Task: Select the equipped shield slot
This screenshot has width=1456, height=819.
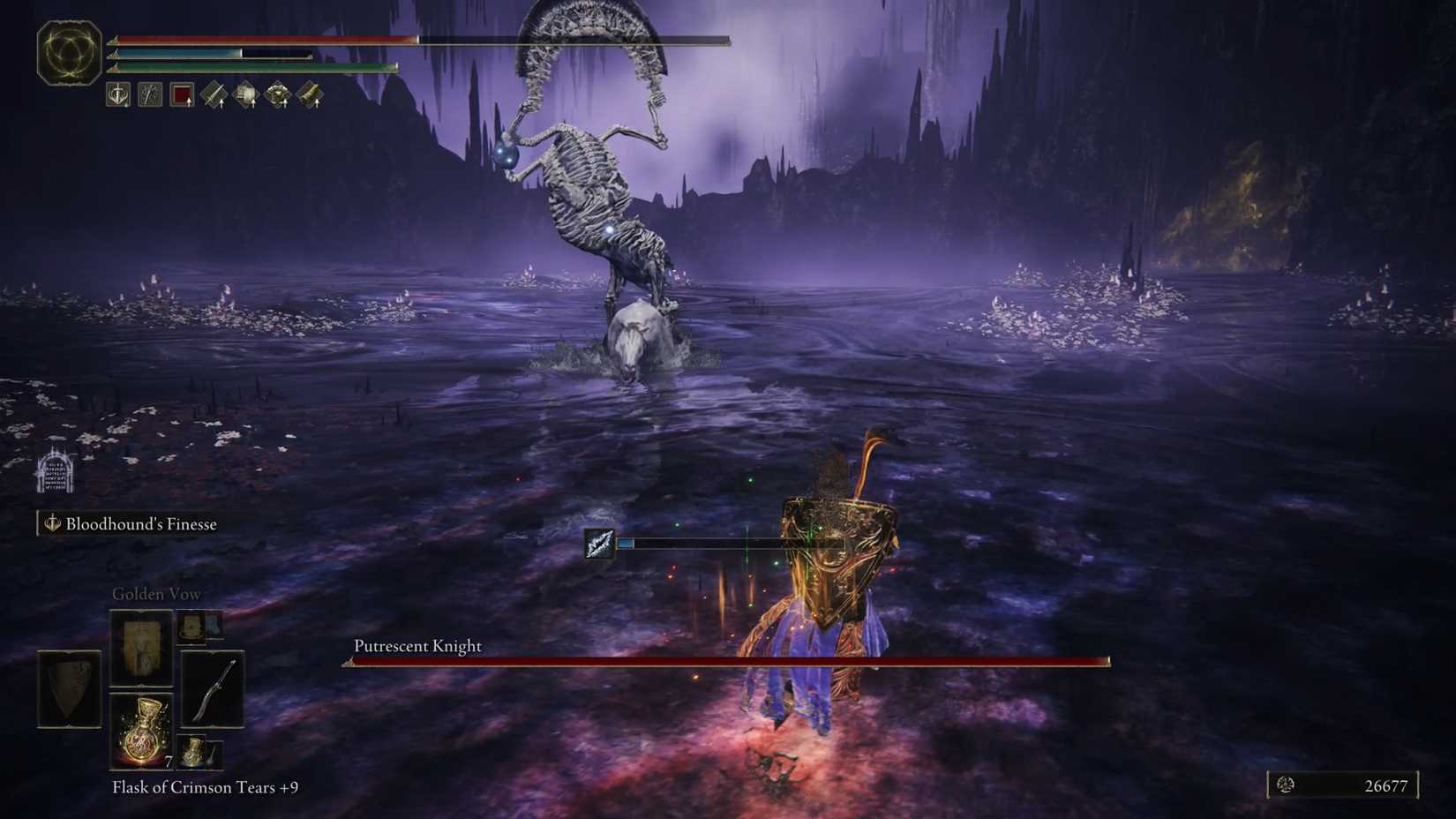Action: click(x=70, y=688)
